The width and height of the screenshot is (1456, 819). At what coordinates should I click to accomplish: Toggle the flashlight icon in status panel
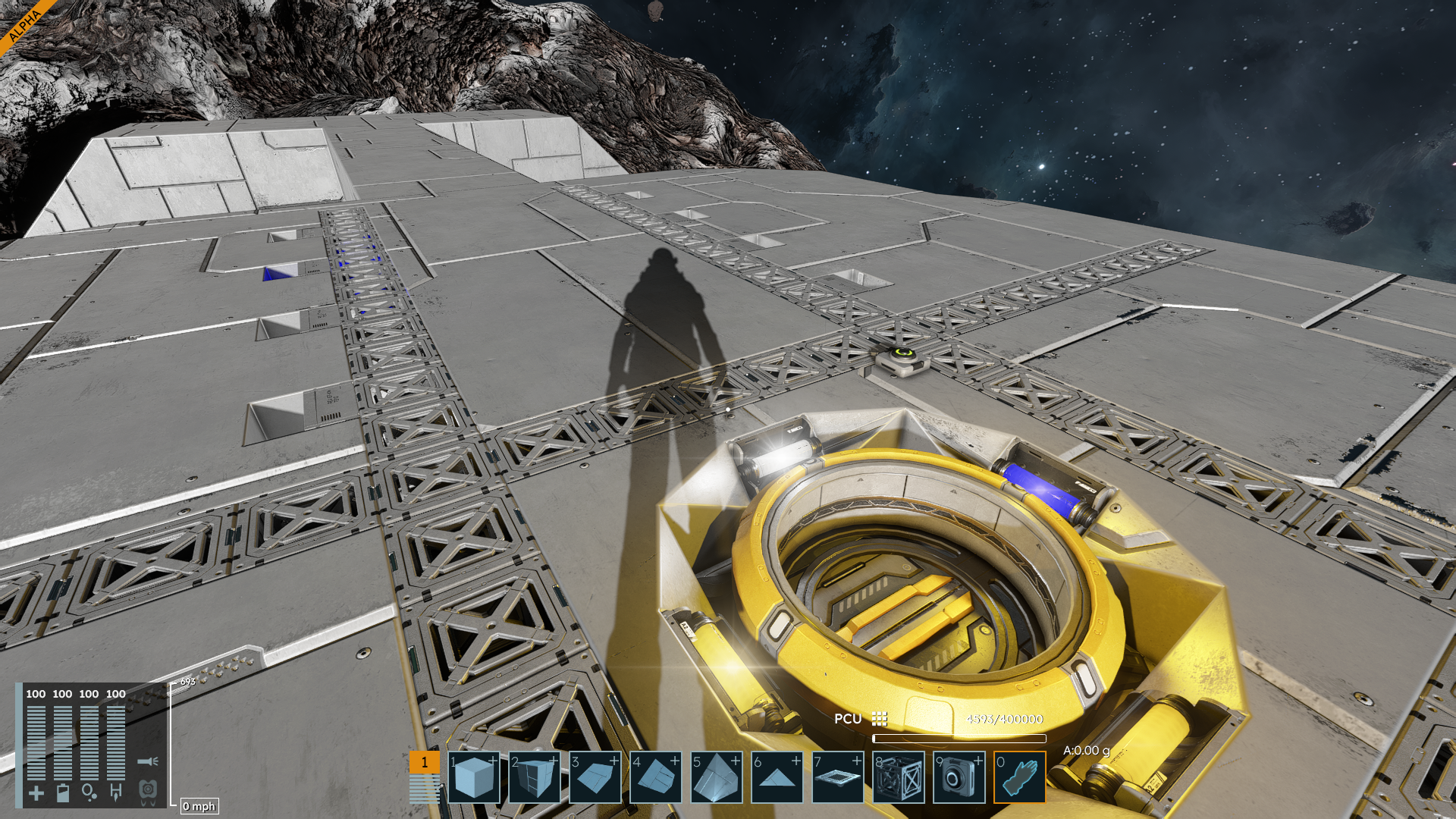[147, 761]
